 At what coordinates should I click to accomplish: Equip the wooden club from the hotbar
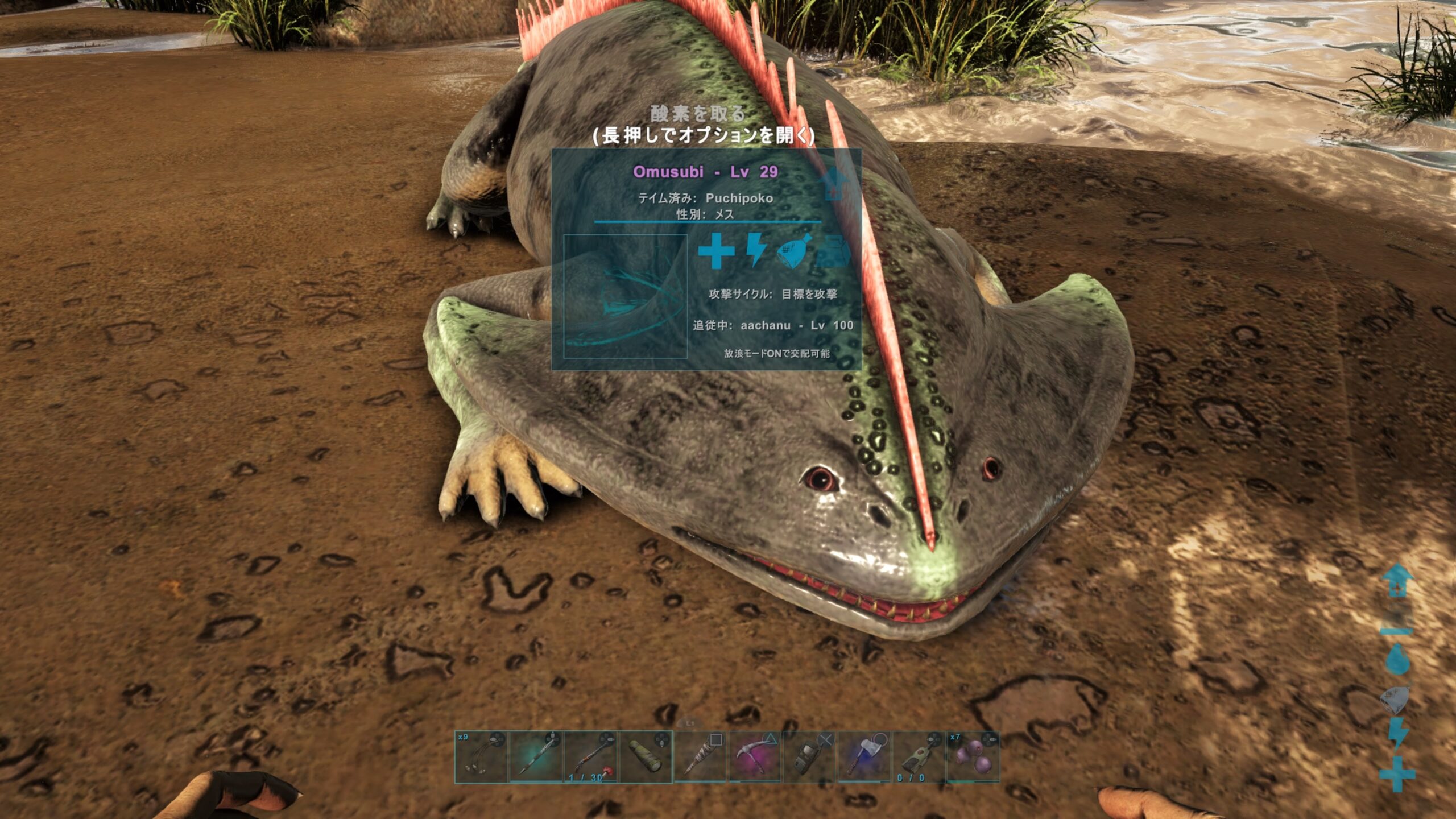coord(700,757)
